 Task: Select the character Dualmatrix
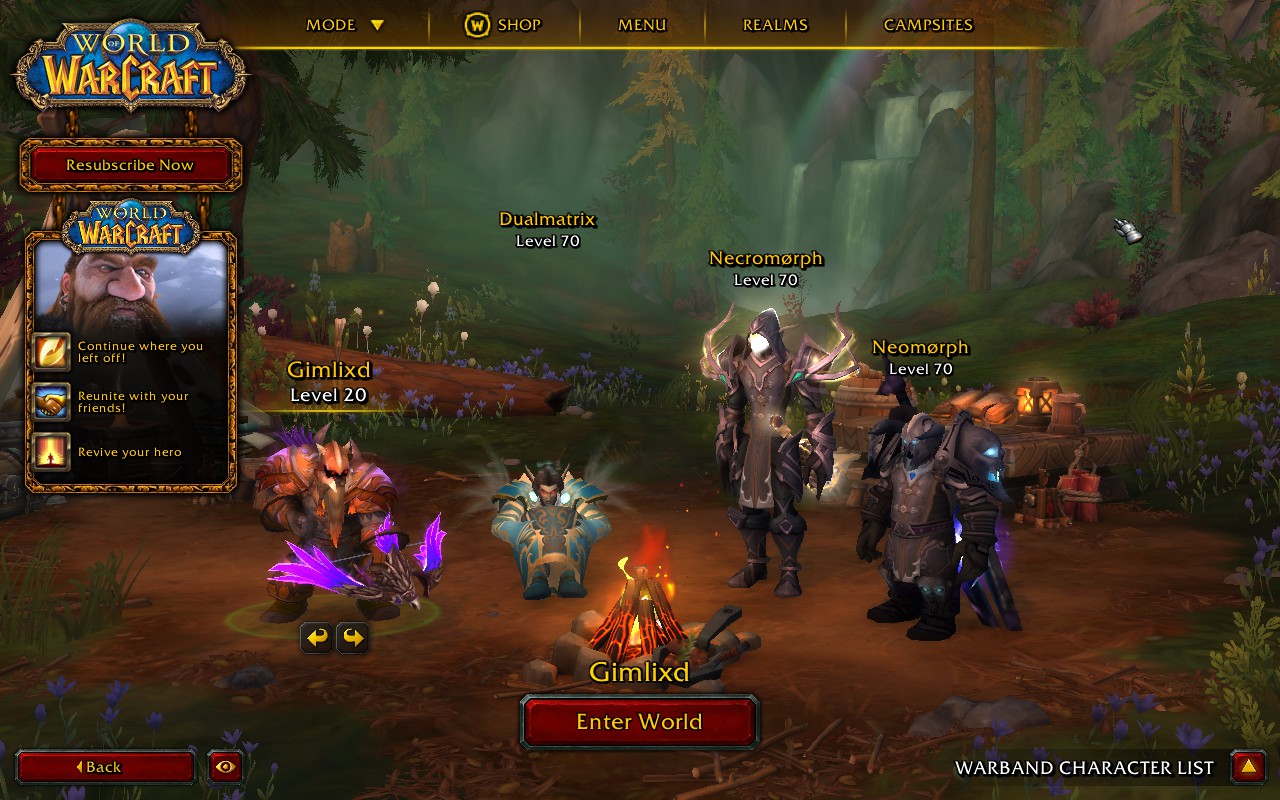(548, 525)
